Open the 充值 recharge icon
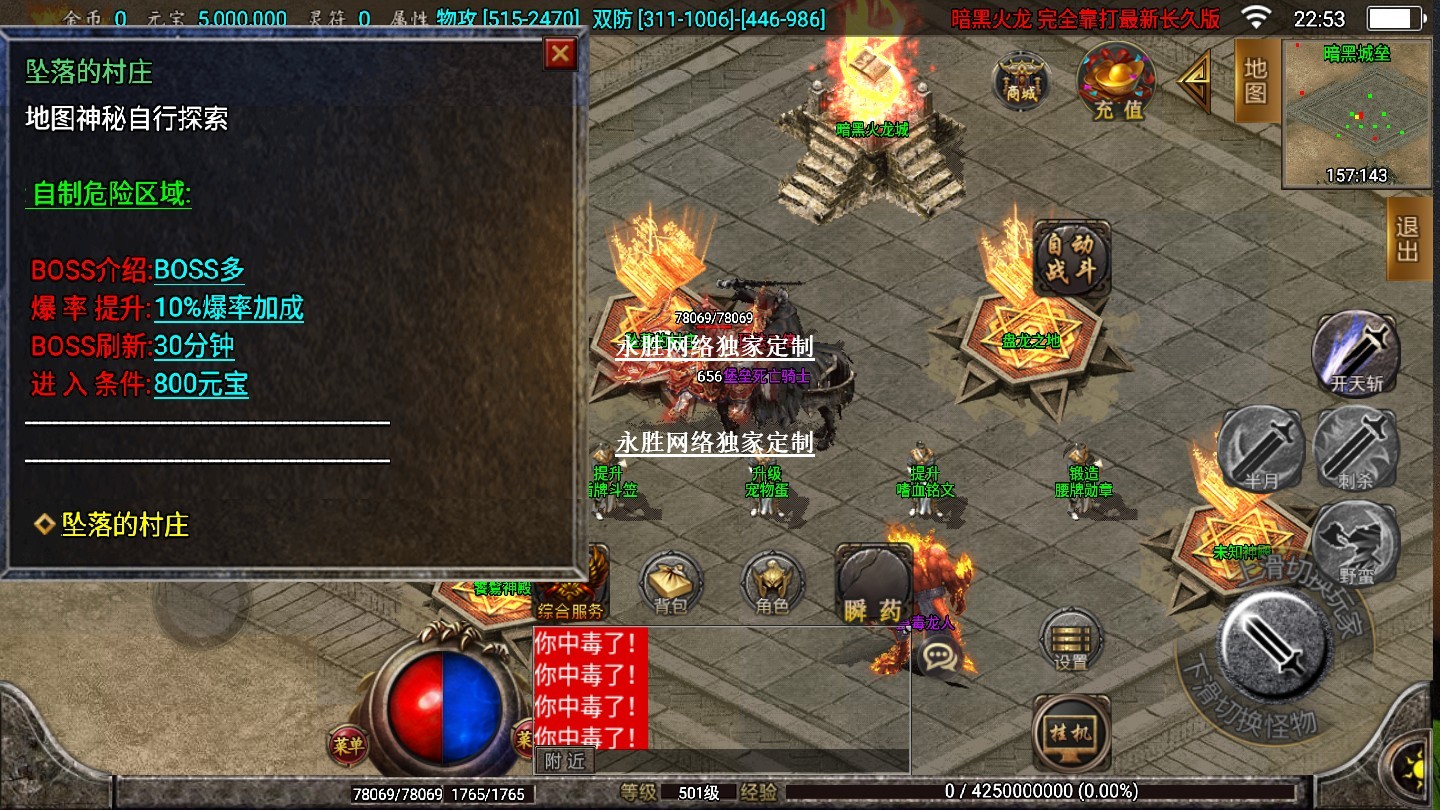Screen dimensions: 1440x810 point(1117,82)
